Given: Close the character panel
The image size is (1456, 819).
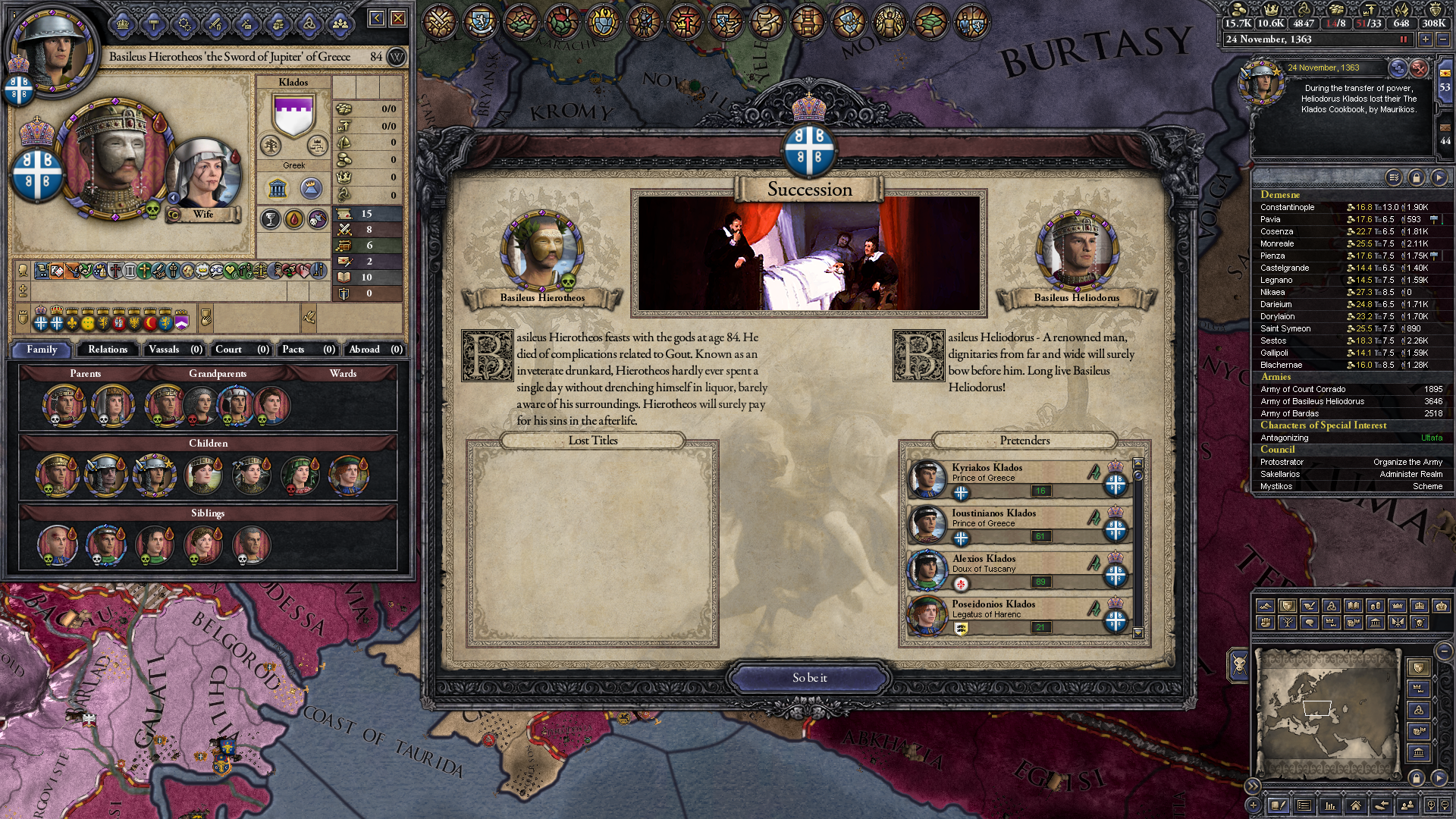Looking at the screenshot, I should pyautogui.click(x=398, y=18).
